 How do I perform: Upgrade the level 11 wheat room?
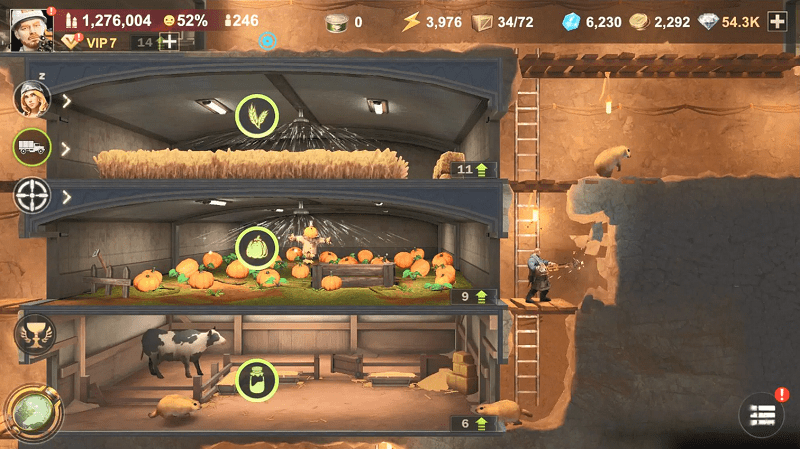471,170
